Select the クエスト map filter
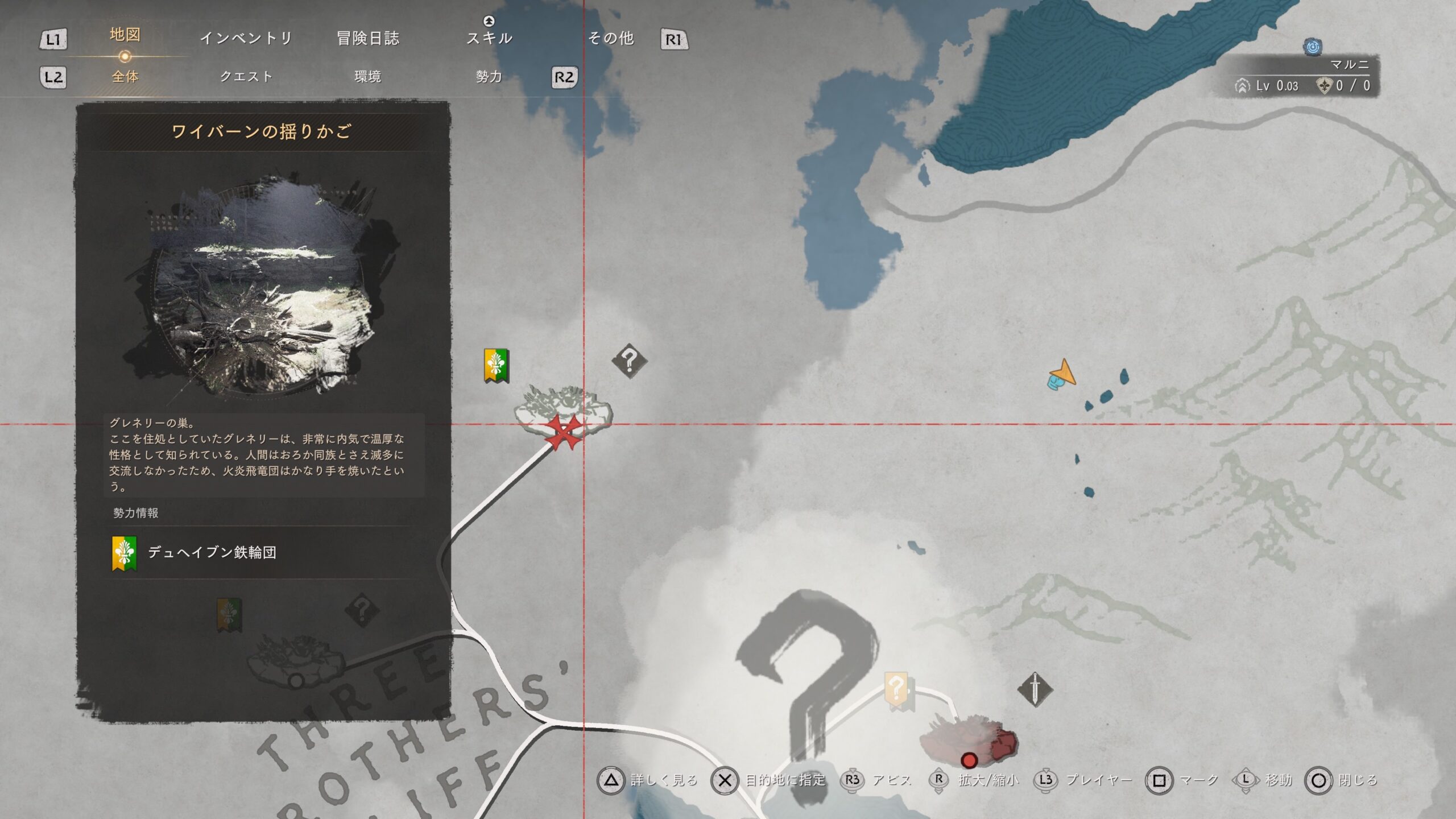This screenshot has height=819, width=1456. (246, 77)
